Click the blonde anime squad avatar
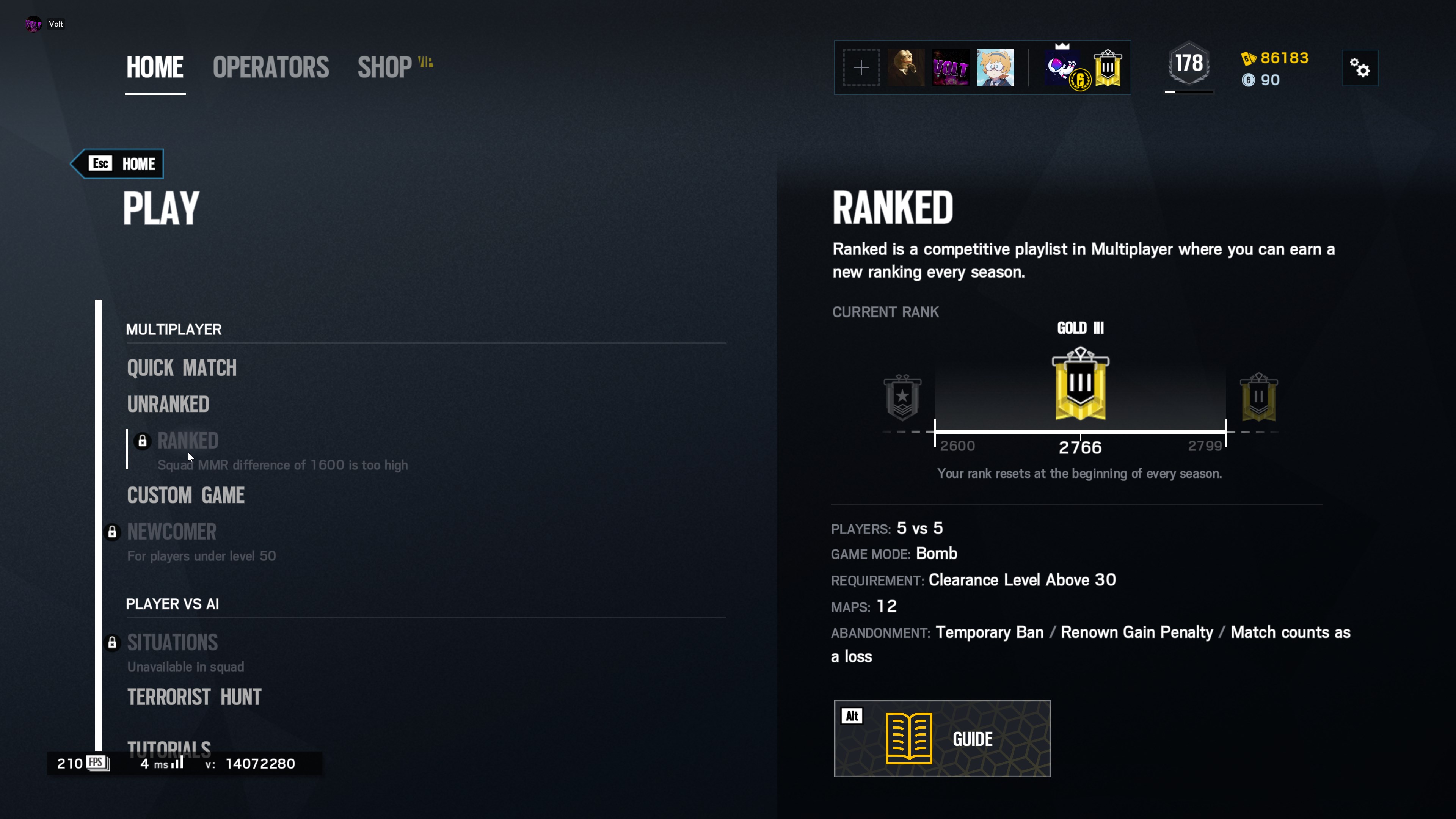The height and width of the screenshot is (819, 1456). click(x=995, y=68)
